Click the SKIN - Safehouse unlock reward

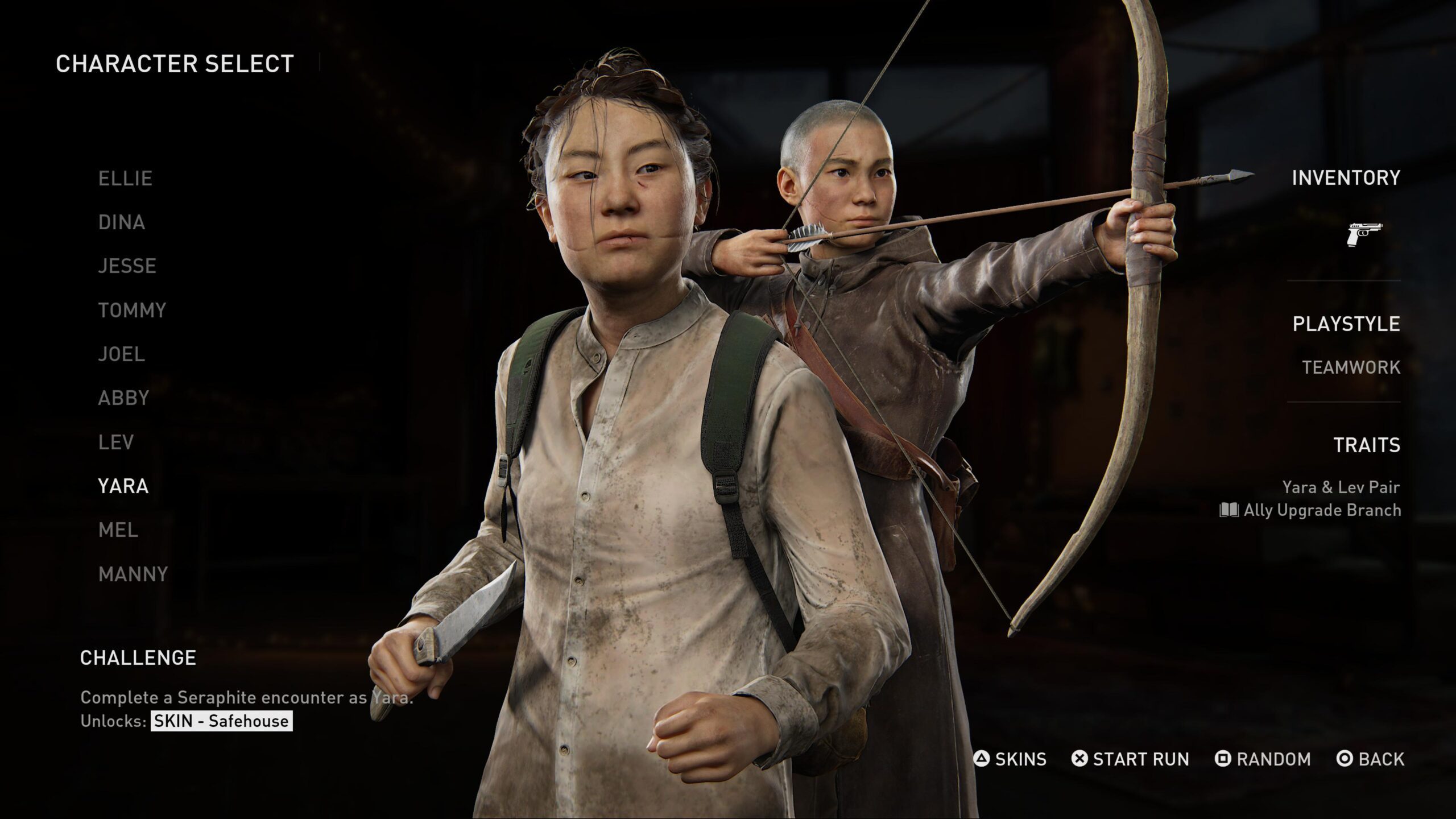pyautogui.click(x=221, y=721)
